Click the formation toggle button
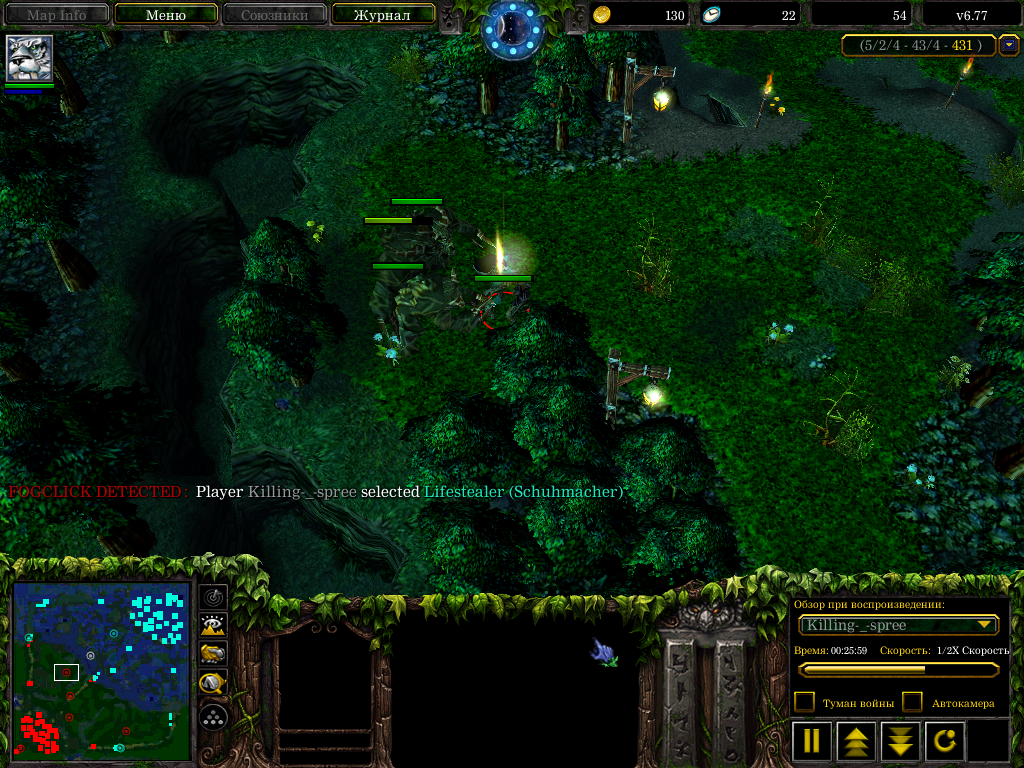This screenshot has width=1024, height=768. [x=213, y=717]
